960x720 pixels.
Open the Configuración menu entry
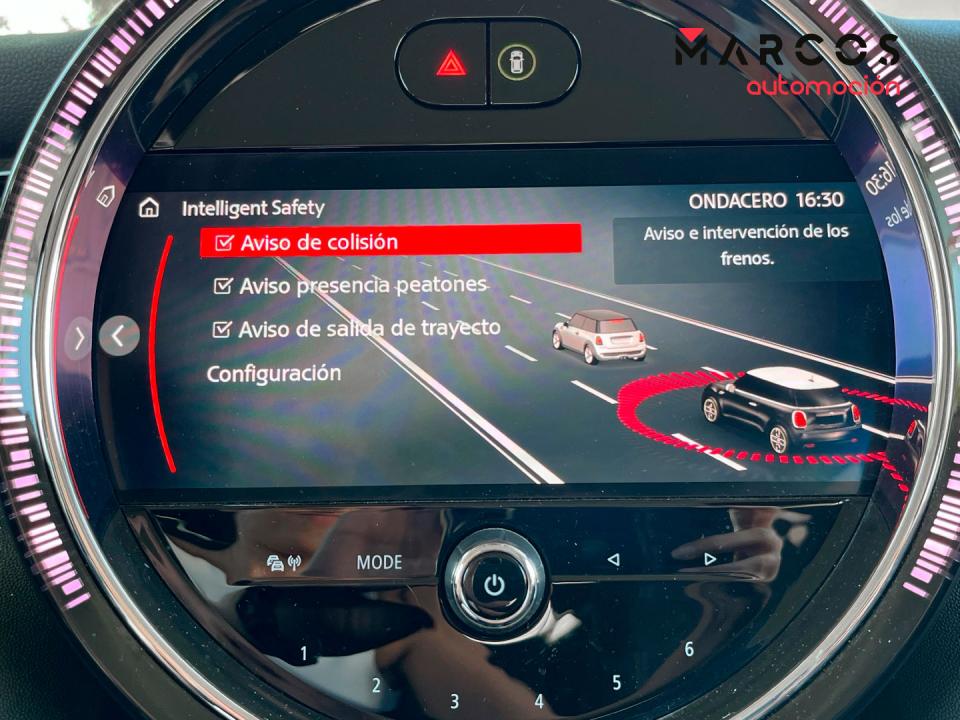pos(273,374)
